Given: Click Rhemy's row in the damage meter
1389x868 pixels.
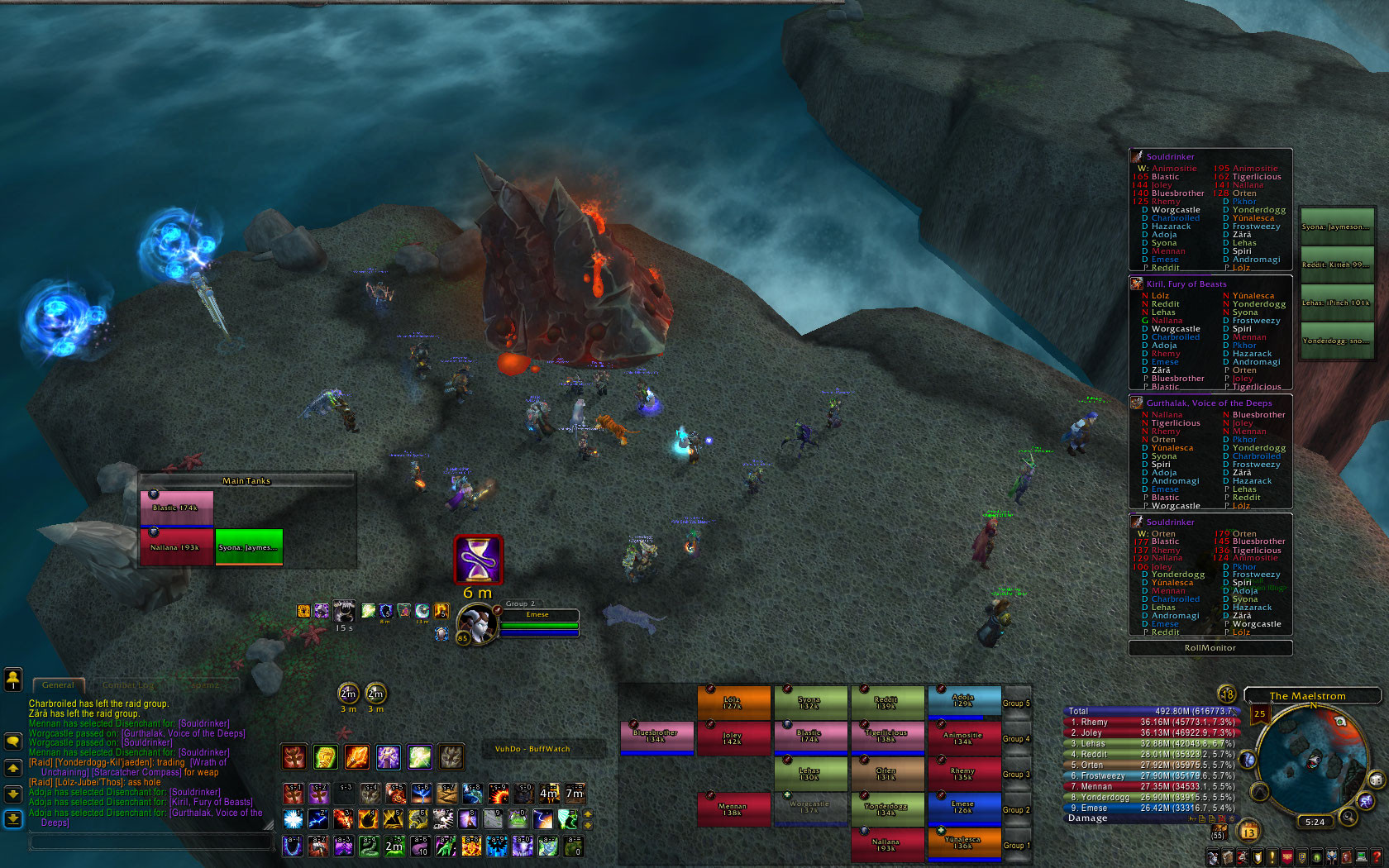Looking at the screenshot, I should [1151, 722].
